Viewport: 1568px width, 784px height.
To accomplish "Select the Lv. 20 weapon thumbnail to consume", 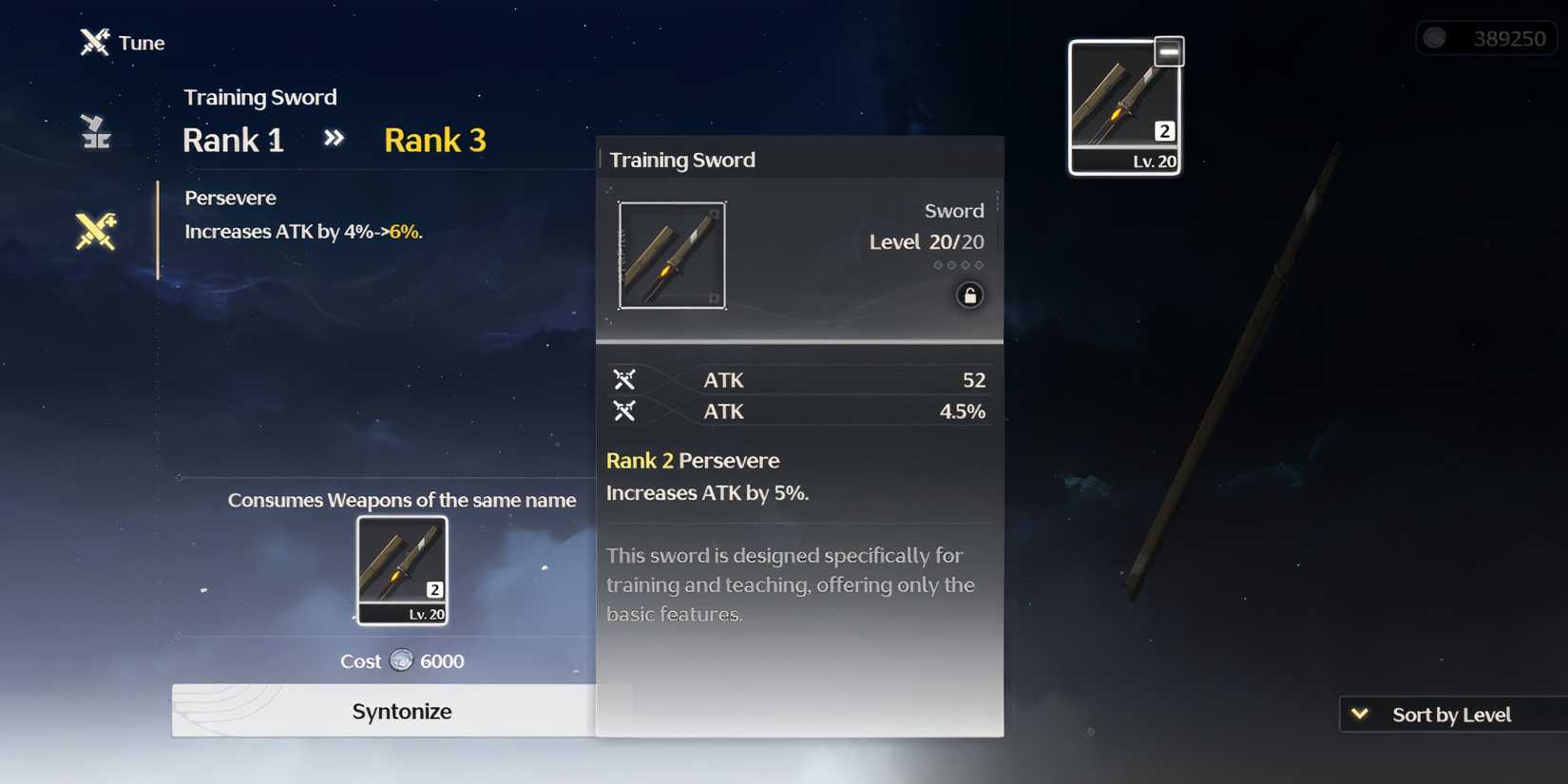I will (401, 570).
